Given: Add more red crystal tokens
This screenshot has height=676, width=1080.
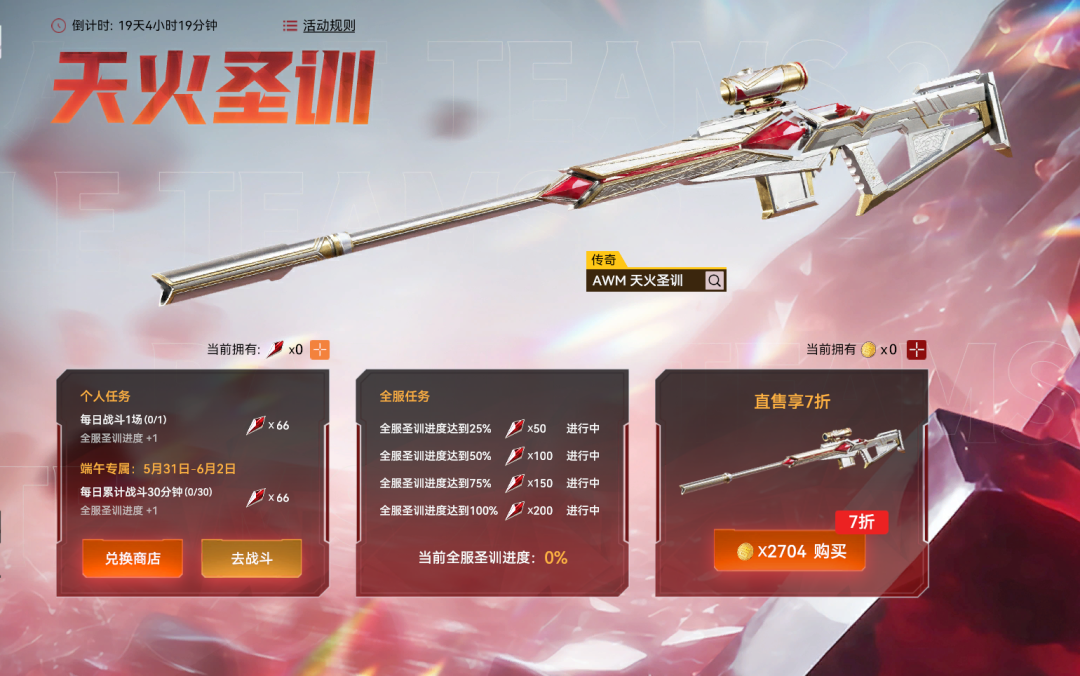Looking at the screenshot, I should click(319, 349).
